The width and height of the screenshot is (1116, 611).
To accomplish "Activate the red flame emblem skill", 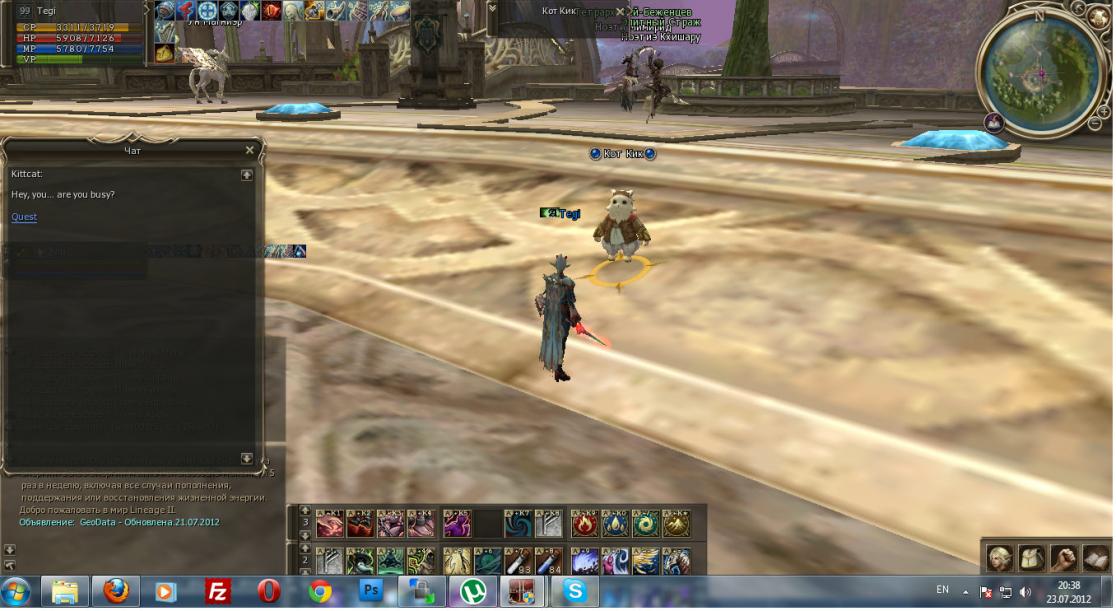I will (x=584, y=523).
